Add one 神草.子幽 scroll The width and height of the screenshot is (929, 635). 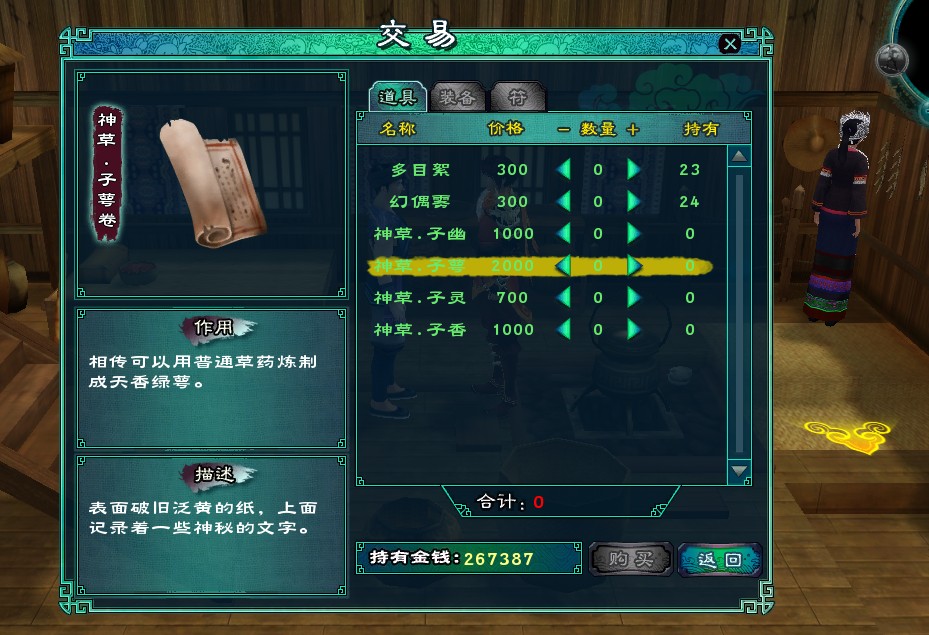coord(633,234)
